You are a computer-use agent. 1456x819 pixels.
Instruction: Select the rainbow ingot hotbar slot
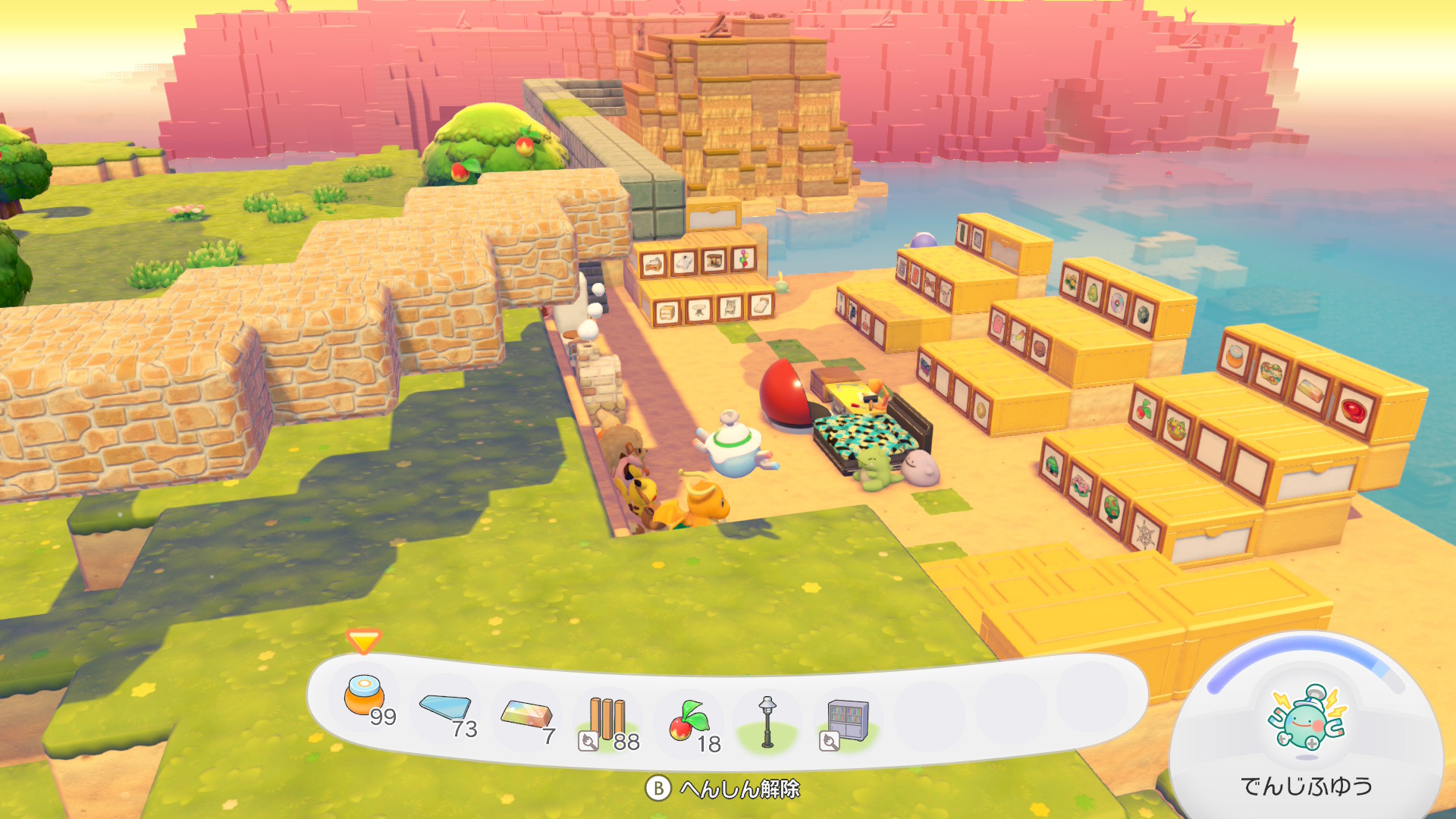[526, 715]
